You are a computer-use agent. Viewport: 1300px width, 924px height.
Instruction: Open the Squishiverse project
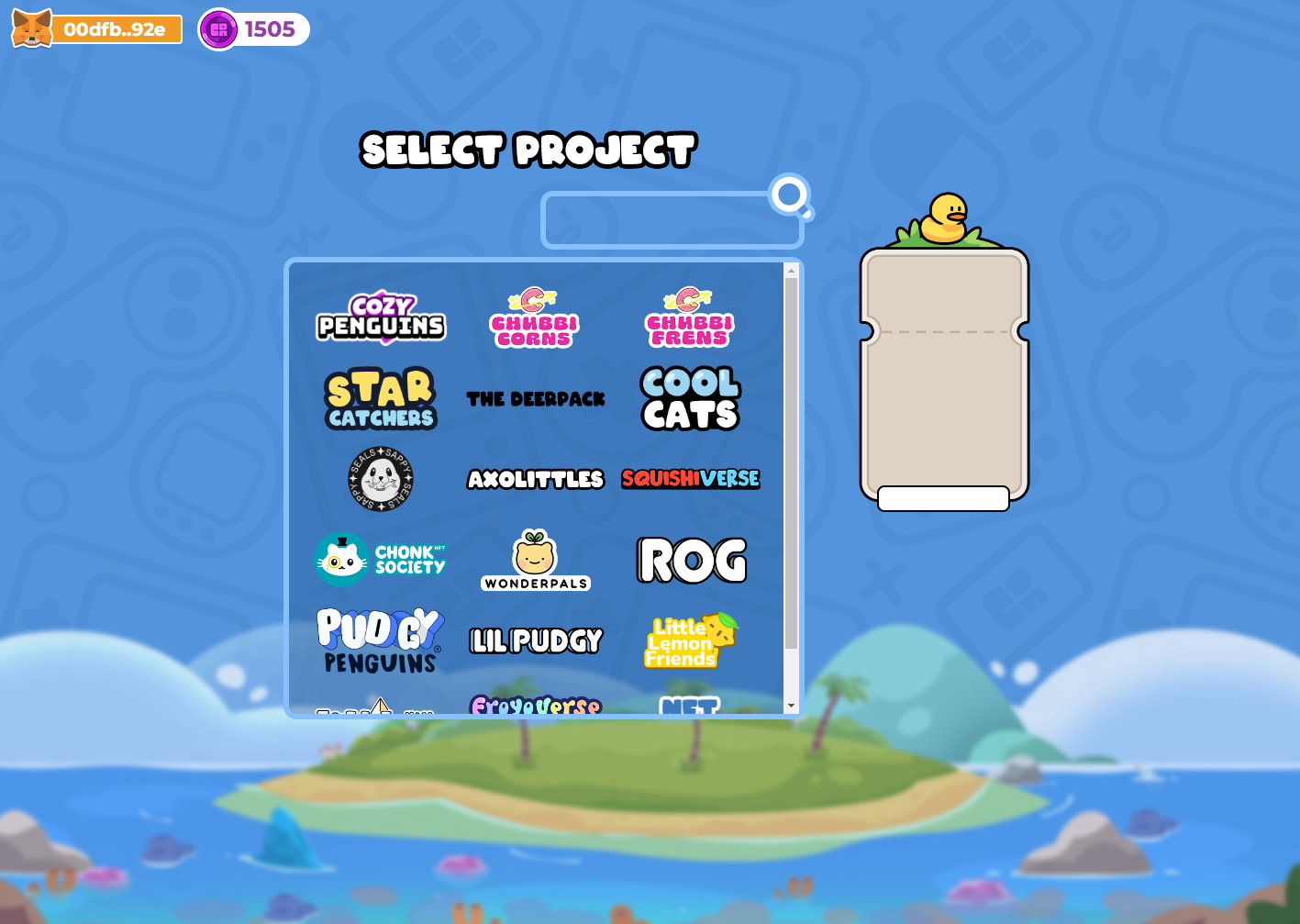click(688, 478)
